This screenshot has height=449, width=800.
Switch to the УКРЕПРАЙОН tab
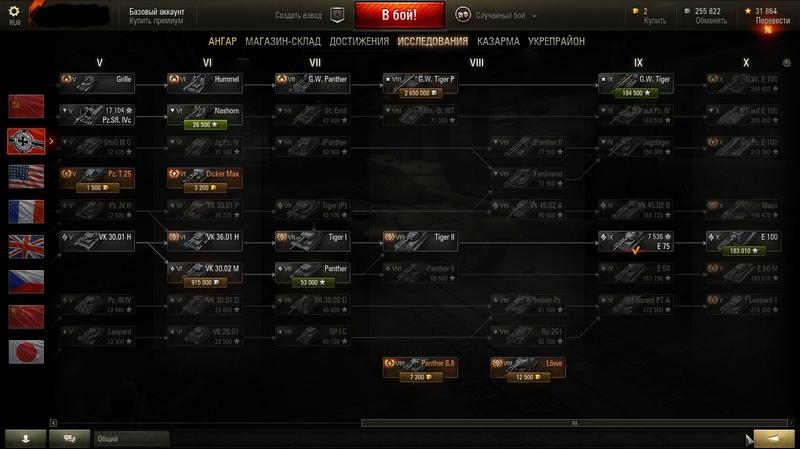click(x=557, y=42)
